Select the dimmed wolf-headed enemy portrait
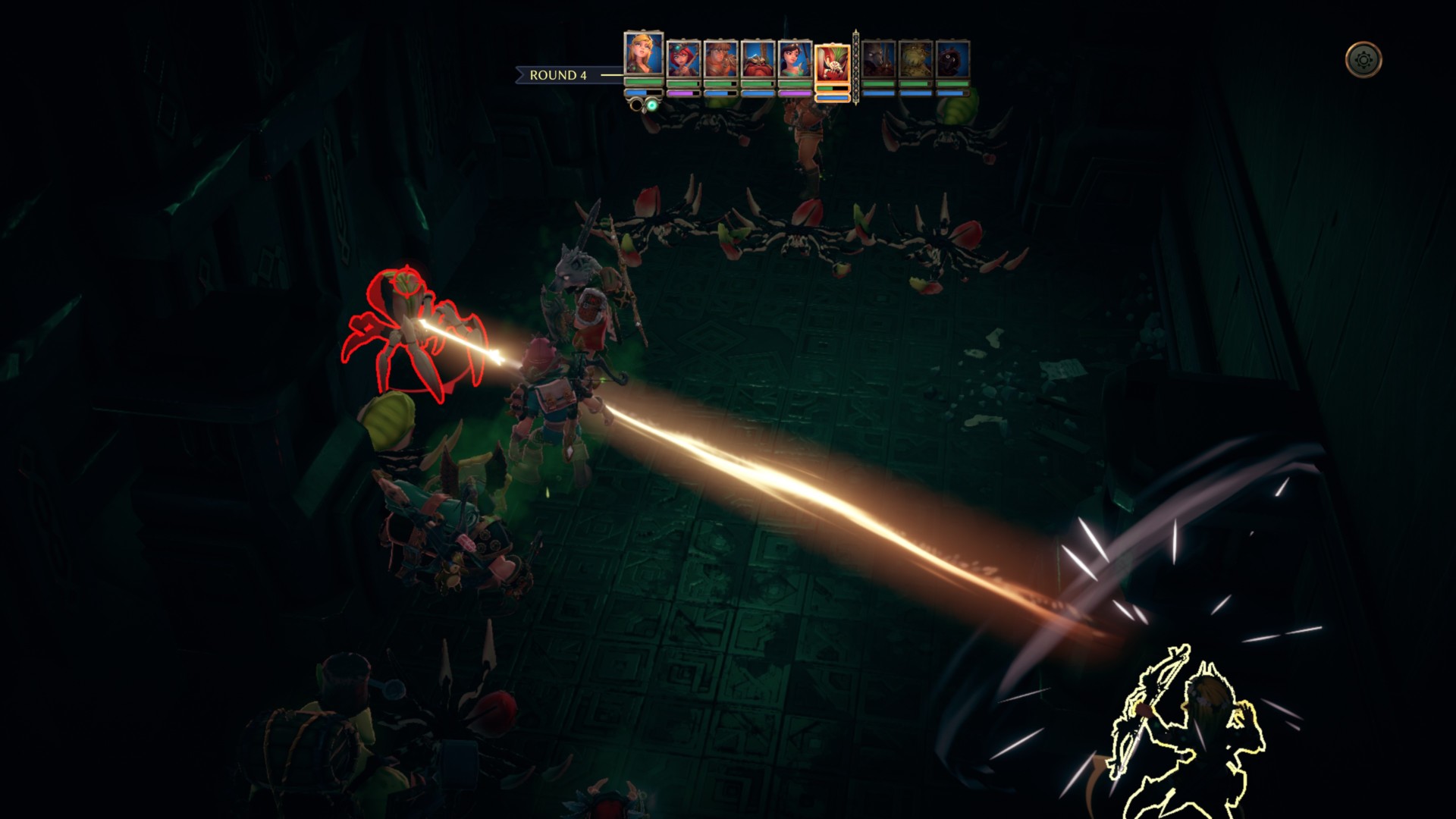Image resolution: width=1456 pixels, height=819 pixels. 878,59
